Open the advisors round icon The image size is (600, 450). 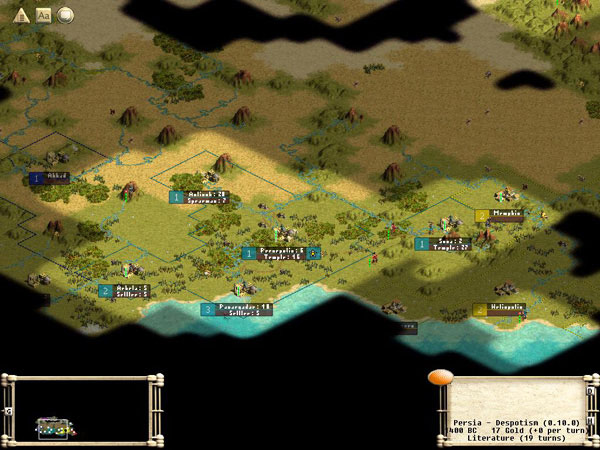coord(66,15)
